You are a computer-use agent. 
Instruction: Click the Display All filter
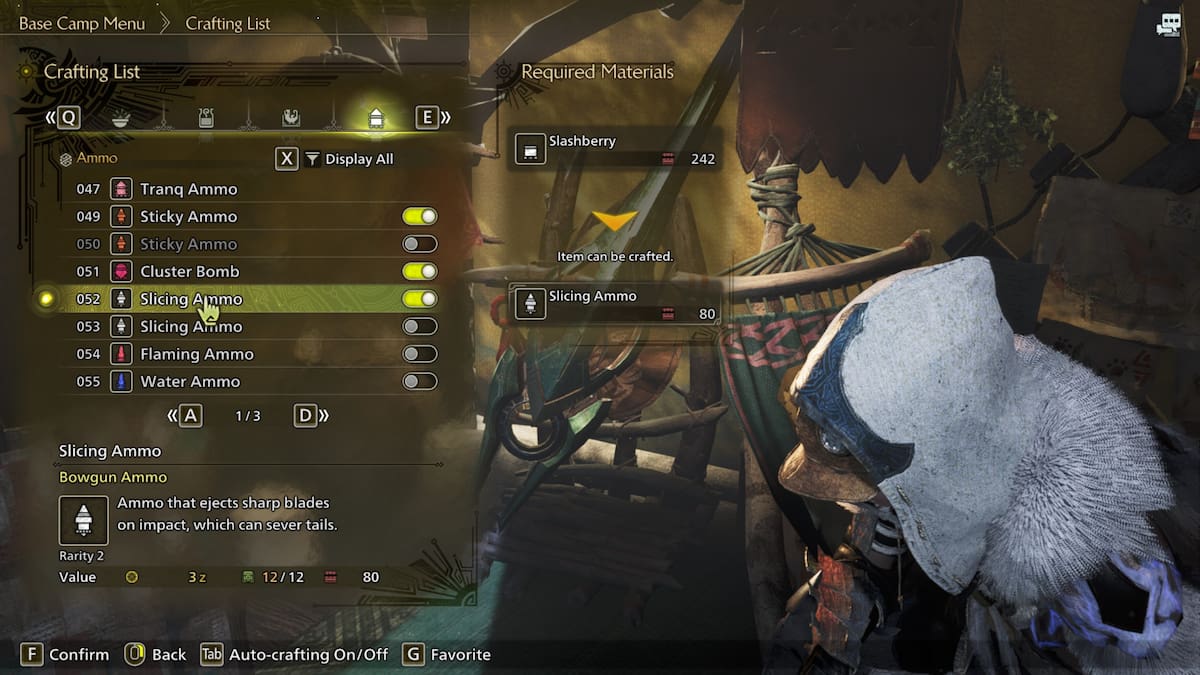[x=349, y=159]
